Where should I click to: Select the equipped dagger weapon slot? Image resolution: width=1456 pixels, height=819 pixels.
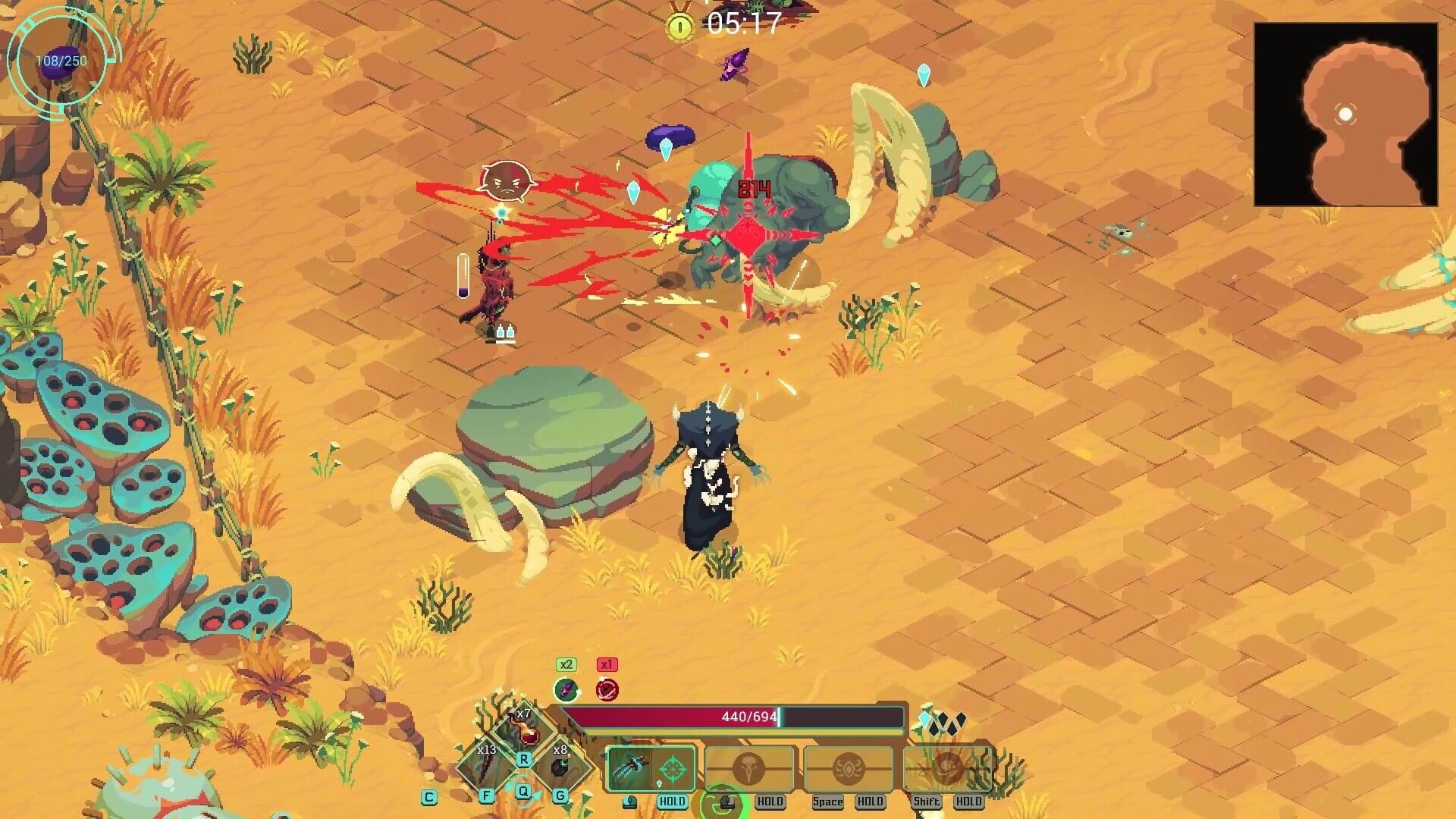[629, 769]
